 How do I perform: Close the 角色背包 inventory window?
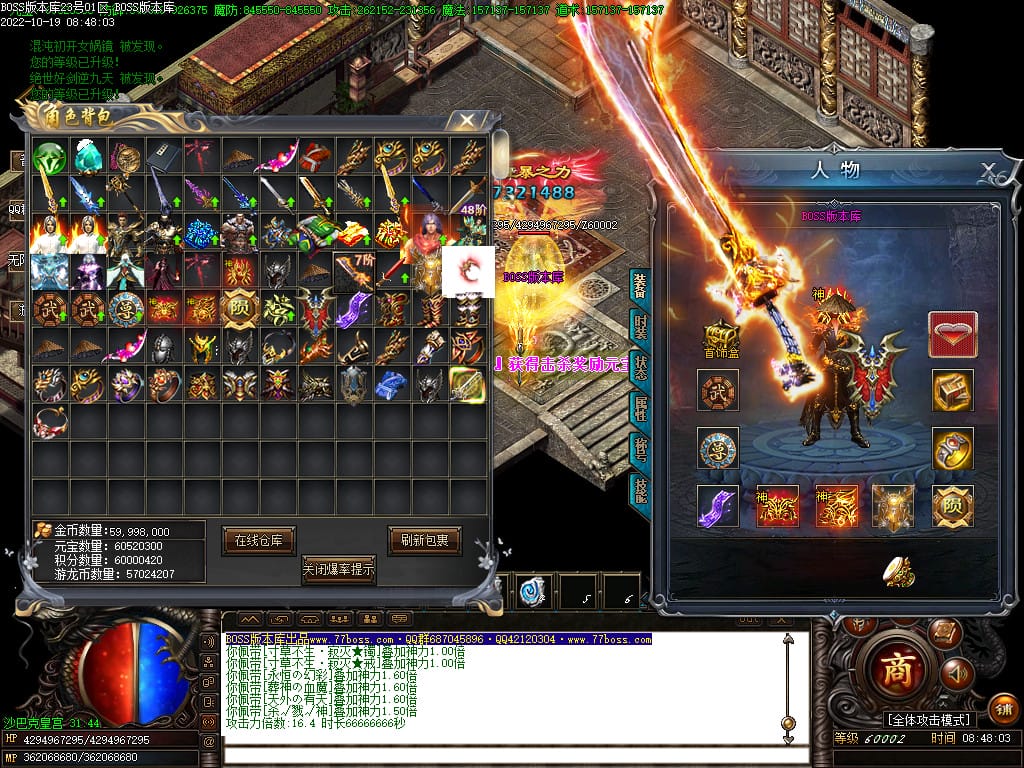tap(466, 121)
